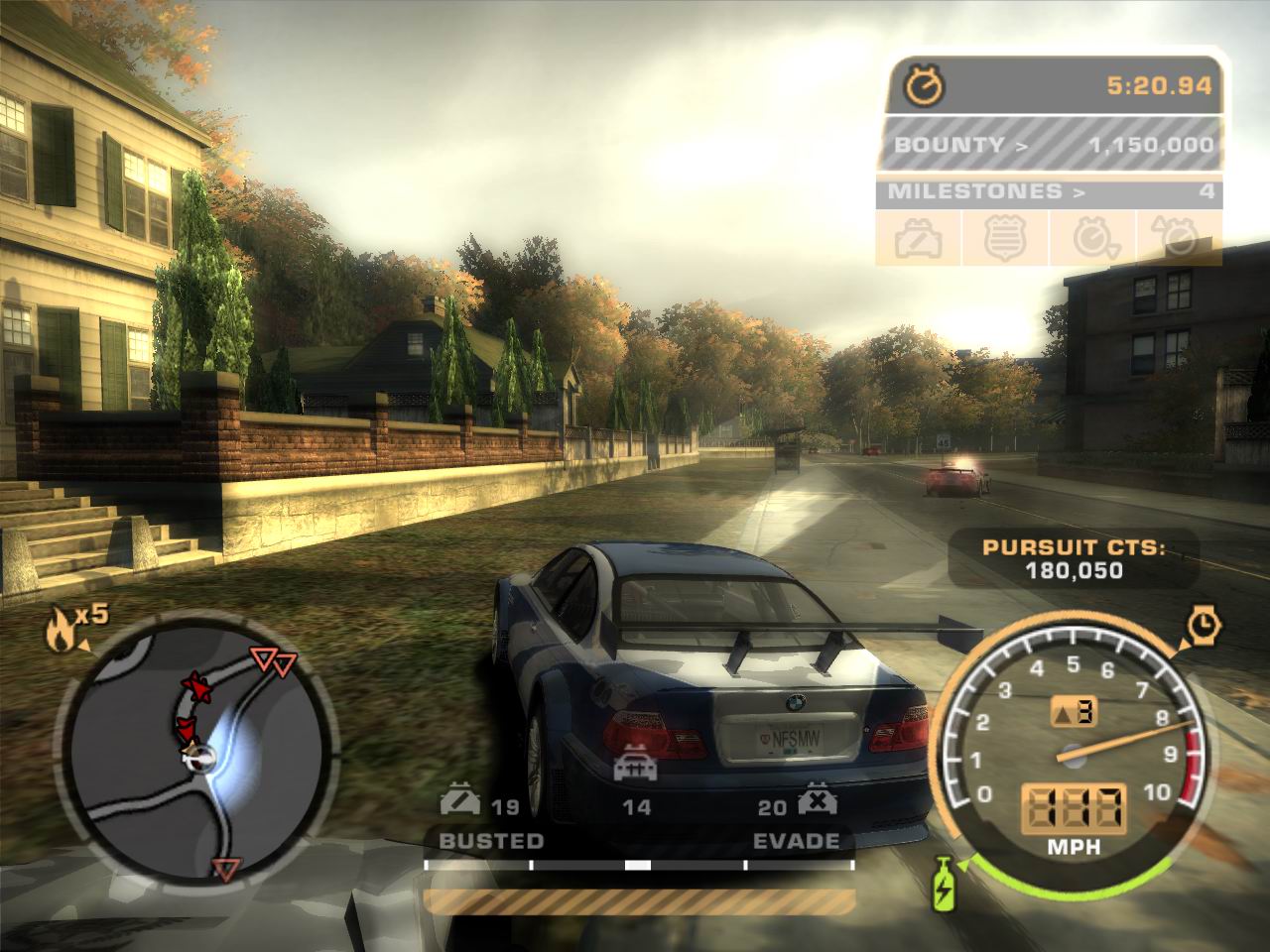The height and width of the screenshot is (952, 1270).
Task: Click the immobilized cop car icon beside 20
Action: point(816,799)
